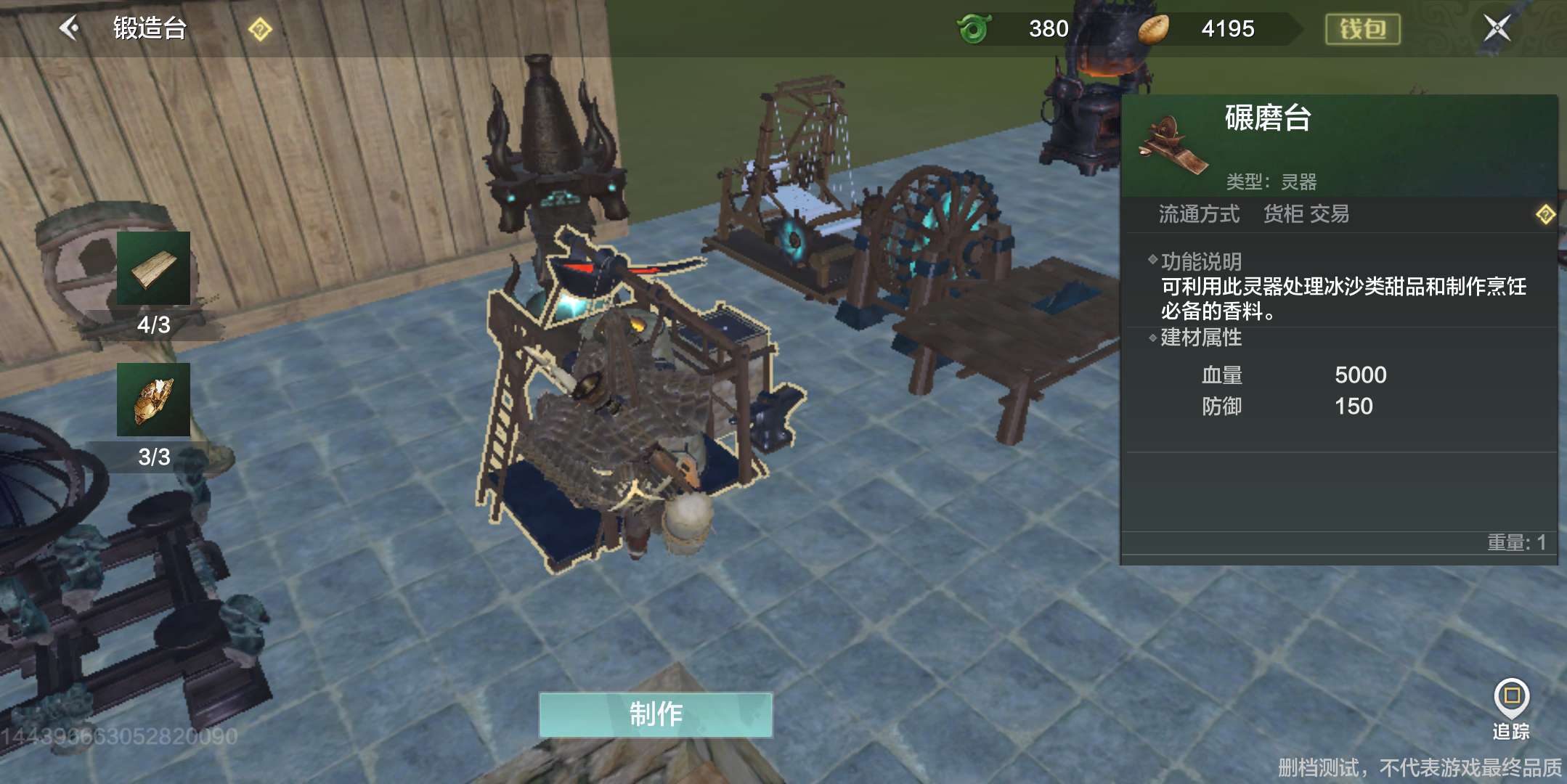Open the 钱包 wallet
Screen dimensions: 1567x784
(x=1362, y=29)
